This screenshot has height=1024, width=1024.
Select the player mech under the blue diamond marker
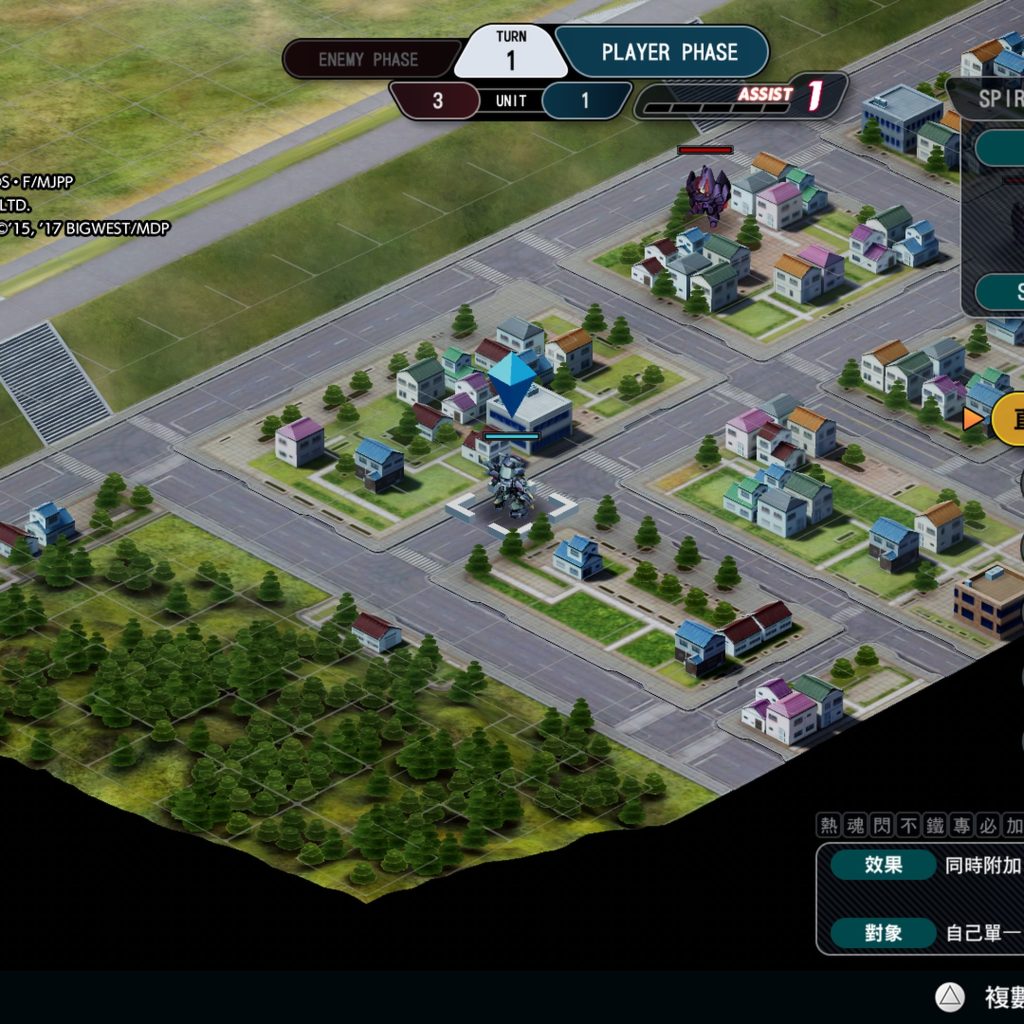510,485
